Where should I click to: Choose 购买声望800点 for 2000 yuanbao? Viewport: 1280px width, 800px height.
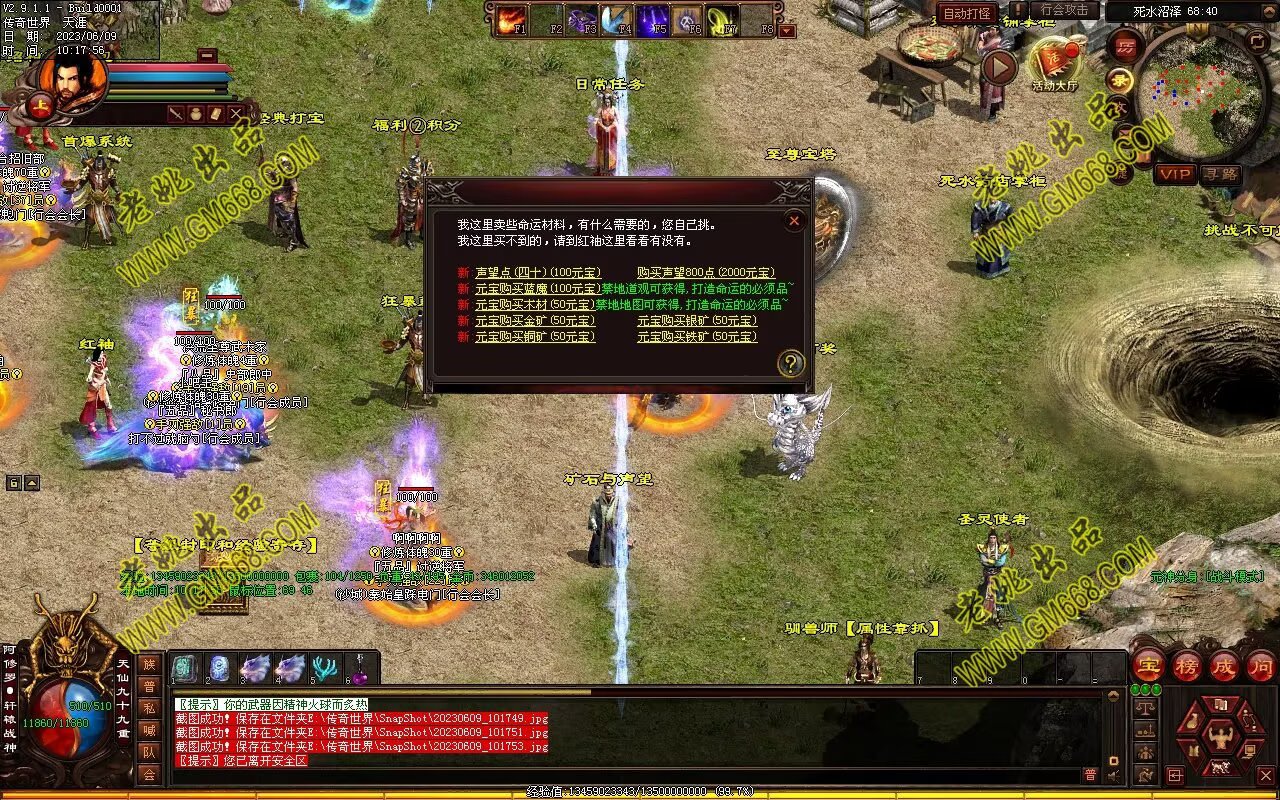[x=706, y=273]
